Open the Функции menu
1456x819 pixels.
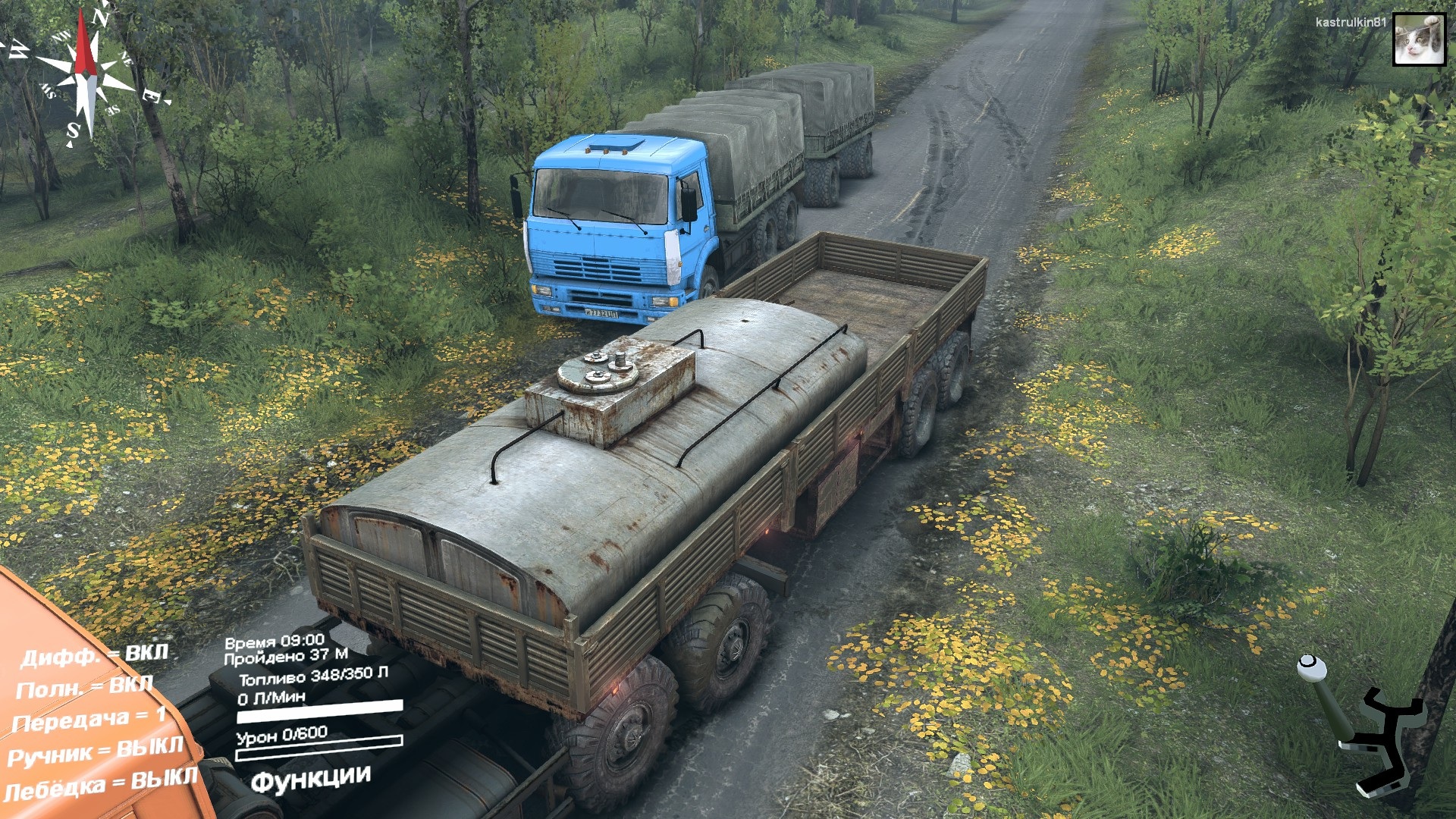click(x=310, y=779)
